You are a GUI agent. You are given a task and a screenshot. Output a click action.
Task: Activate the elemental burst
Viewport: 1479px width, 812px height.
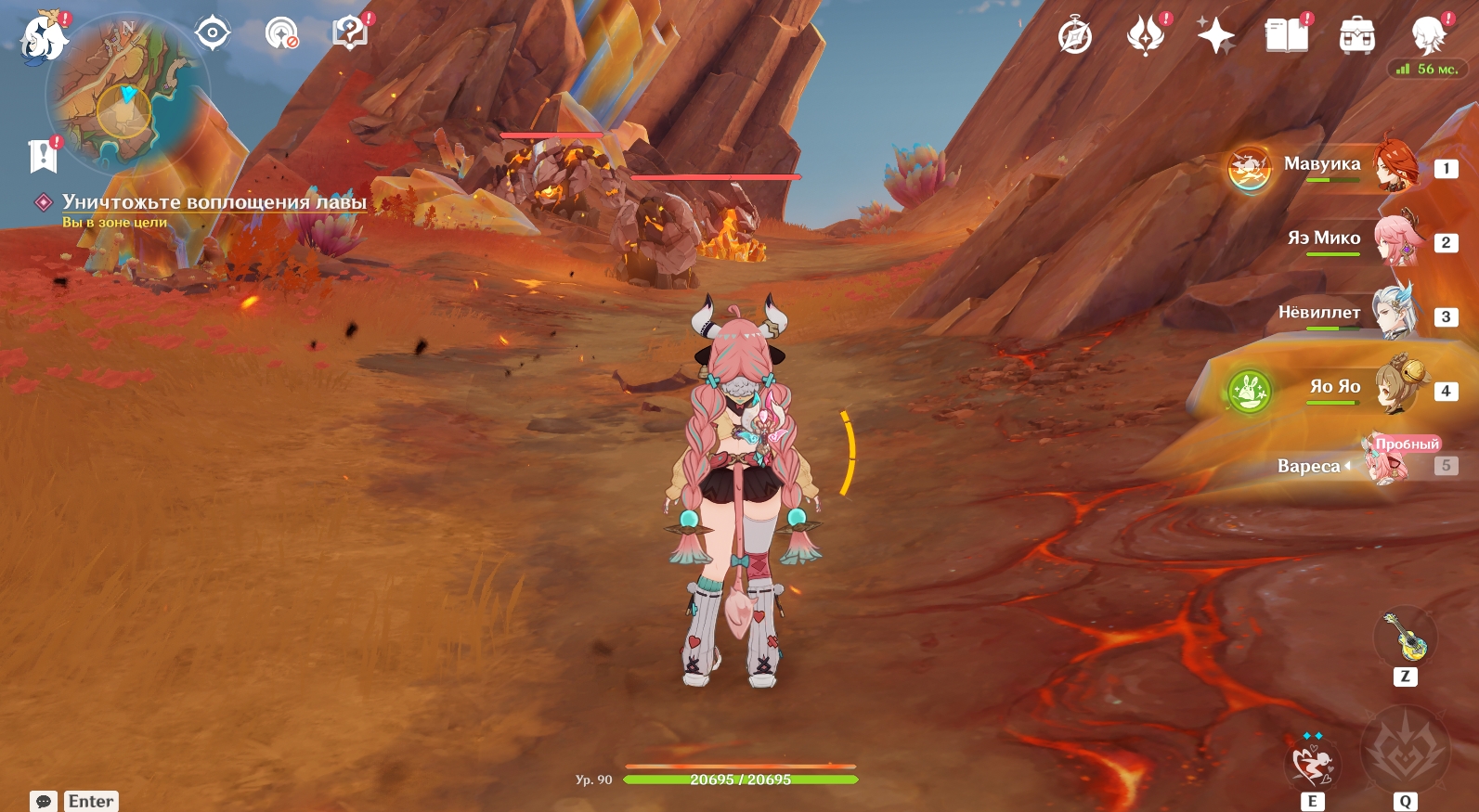pyautogui.click(x=1404, y=750)
